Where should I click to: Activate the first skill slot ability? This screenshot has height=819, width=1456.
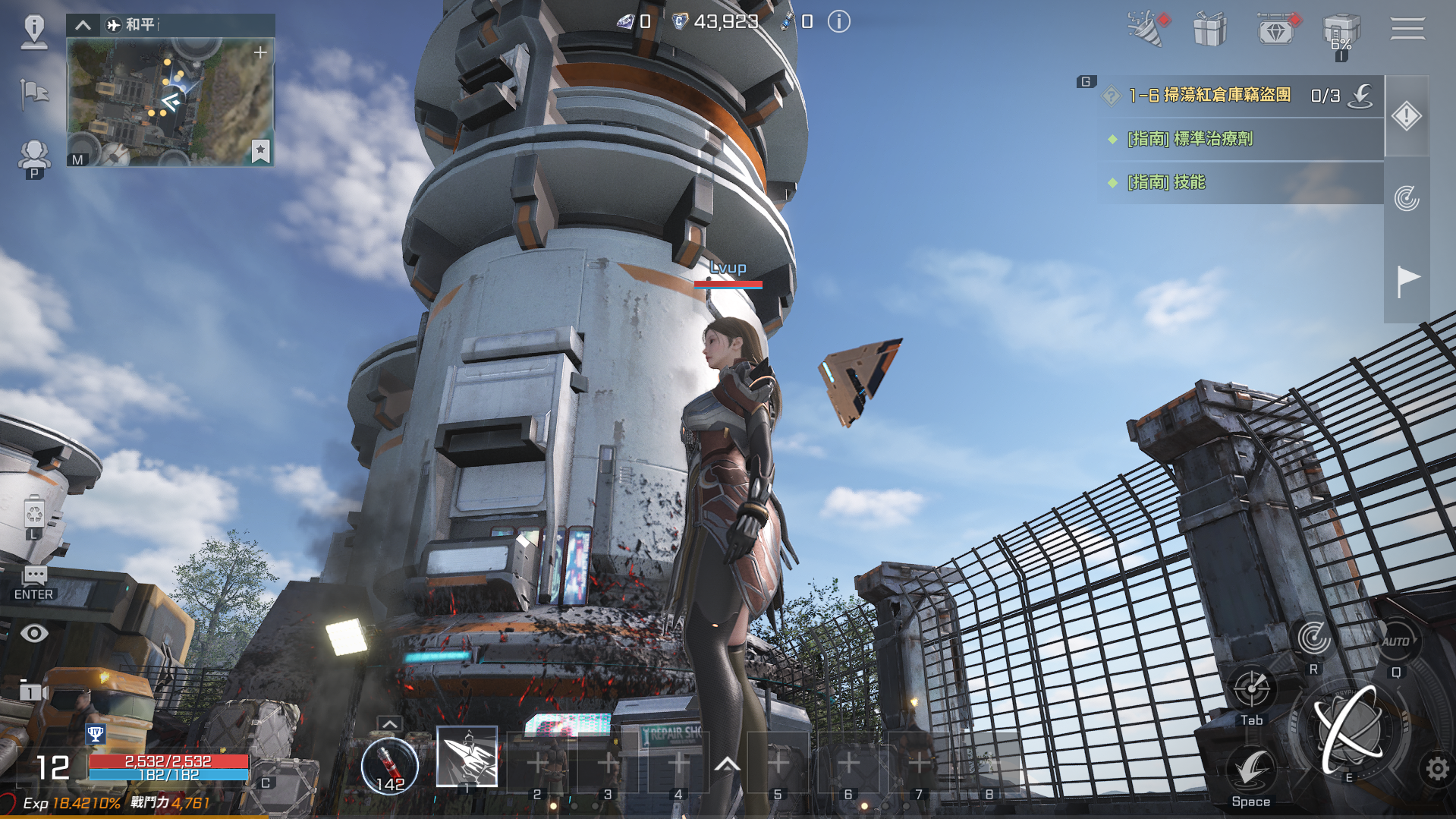tap(467, 757)
